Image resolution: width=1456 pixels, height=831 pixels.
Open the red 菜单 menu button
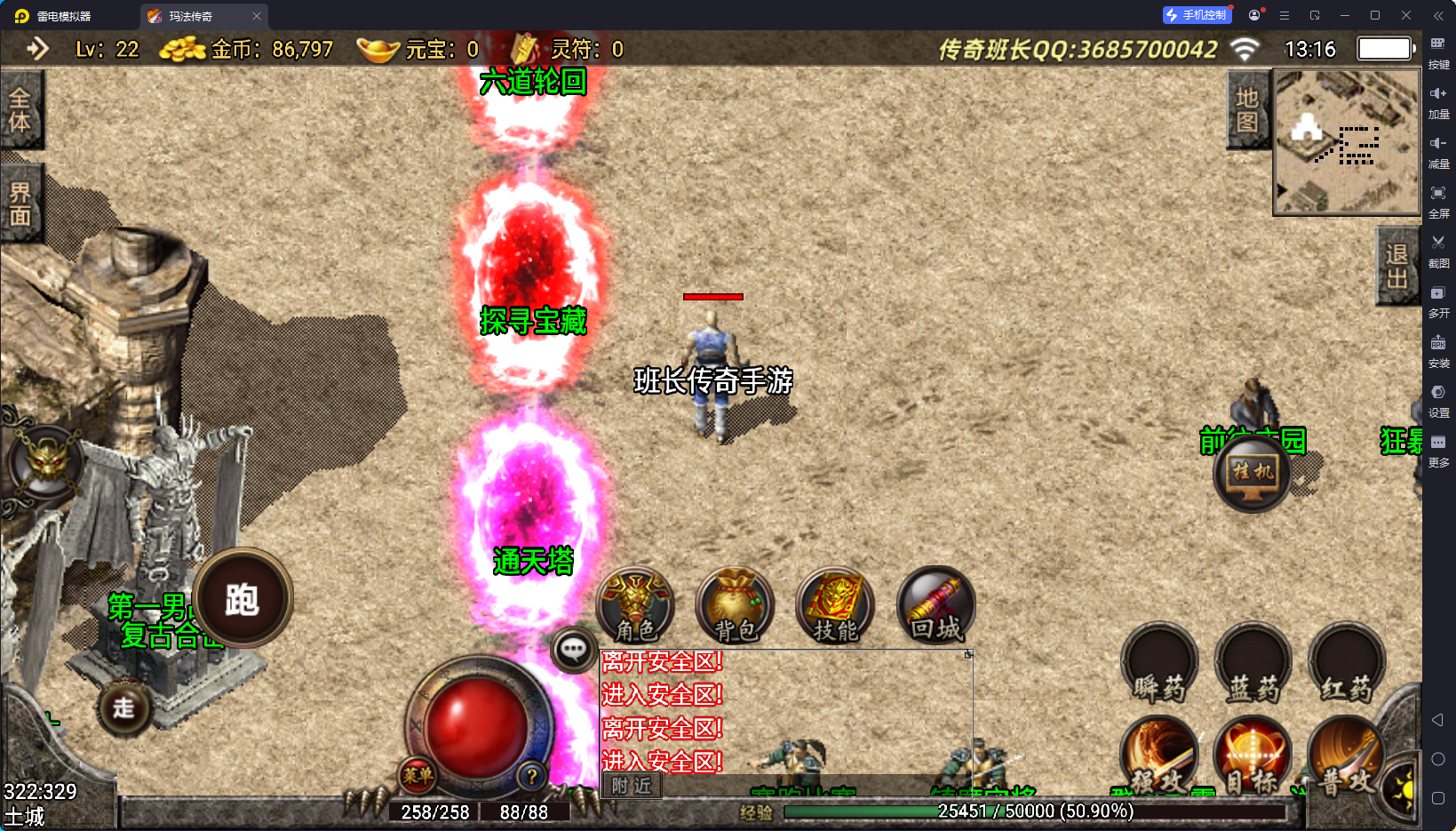(x=418, y=775)
